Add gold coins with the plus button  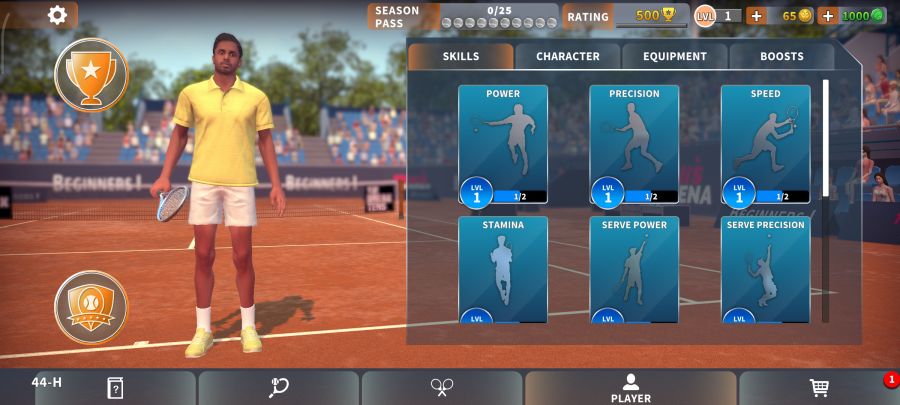[755, 16]
